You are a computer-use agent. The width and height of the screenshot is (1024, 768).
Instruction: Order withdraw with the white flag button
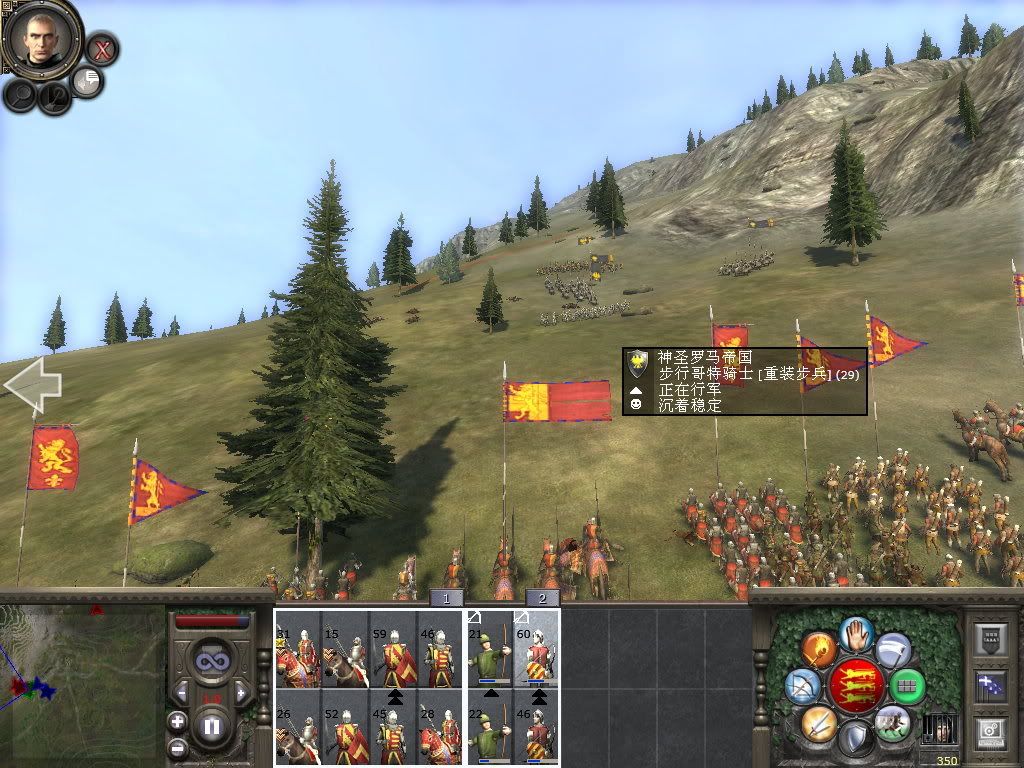(893, 650)
